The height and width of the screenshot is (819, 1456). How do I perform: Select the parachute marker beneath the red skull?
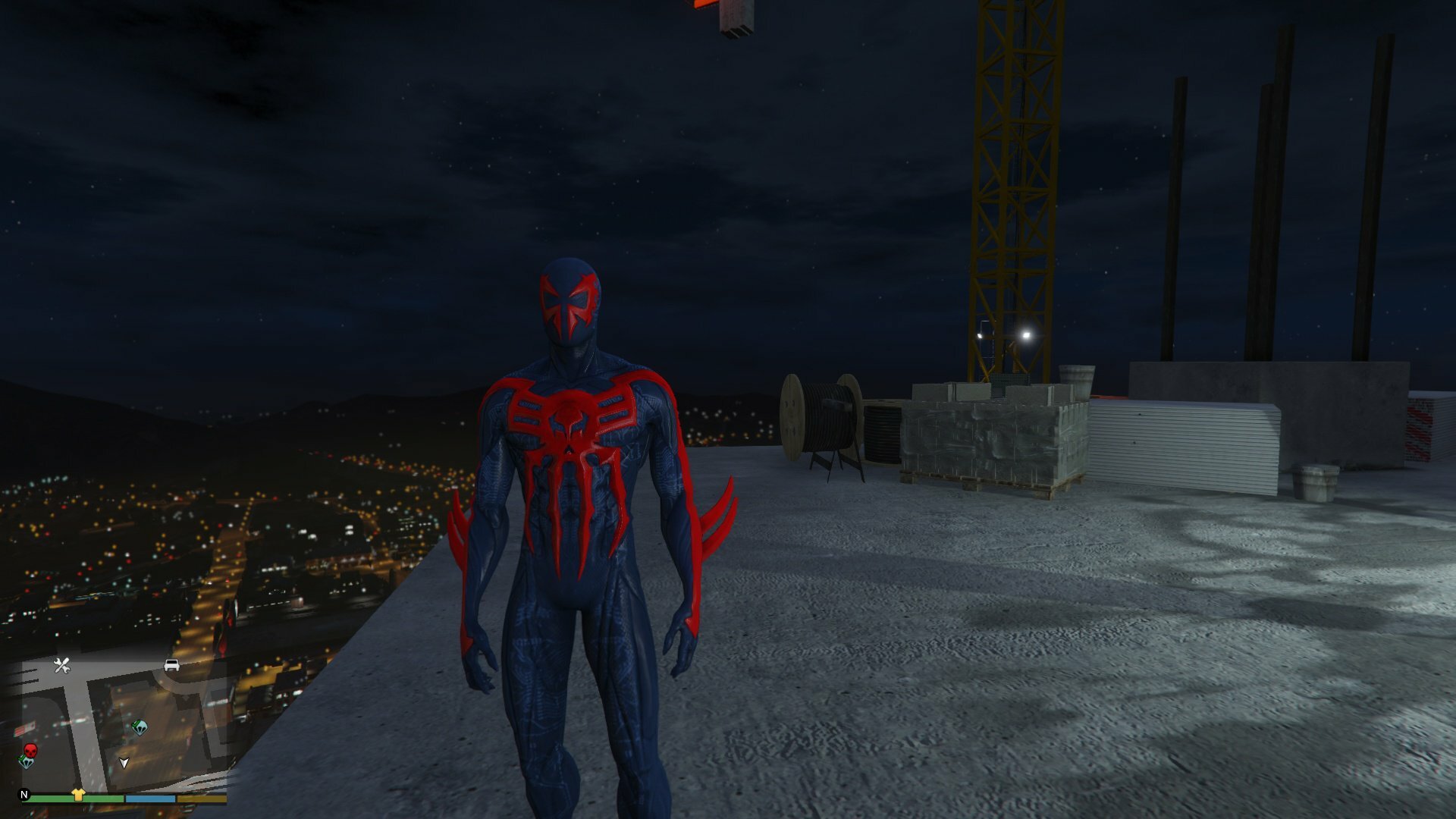pos(26,762)
